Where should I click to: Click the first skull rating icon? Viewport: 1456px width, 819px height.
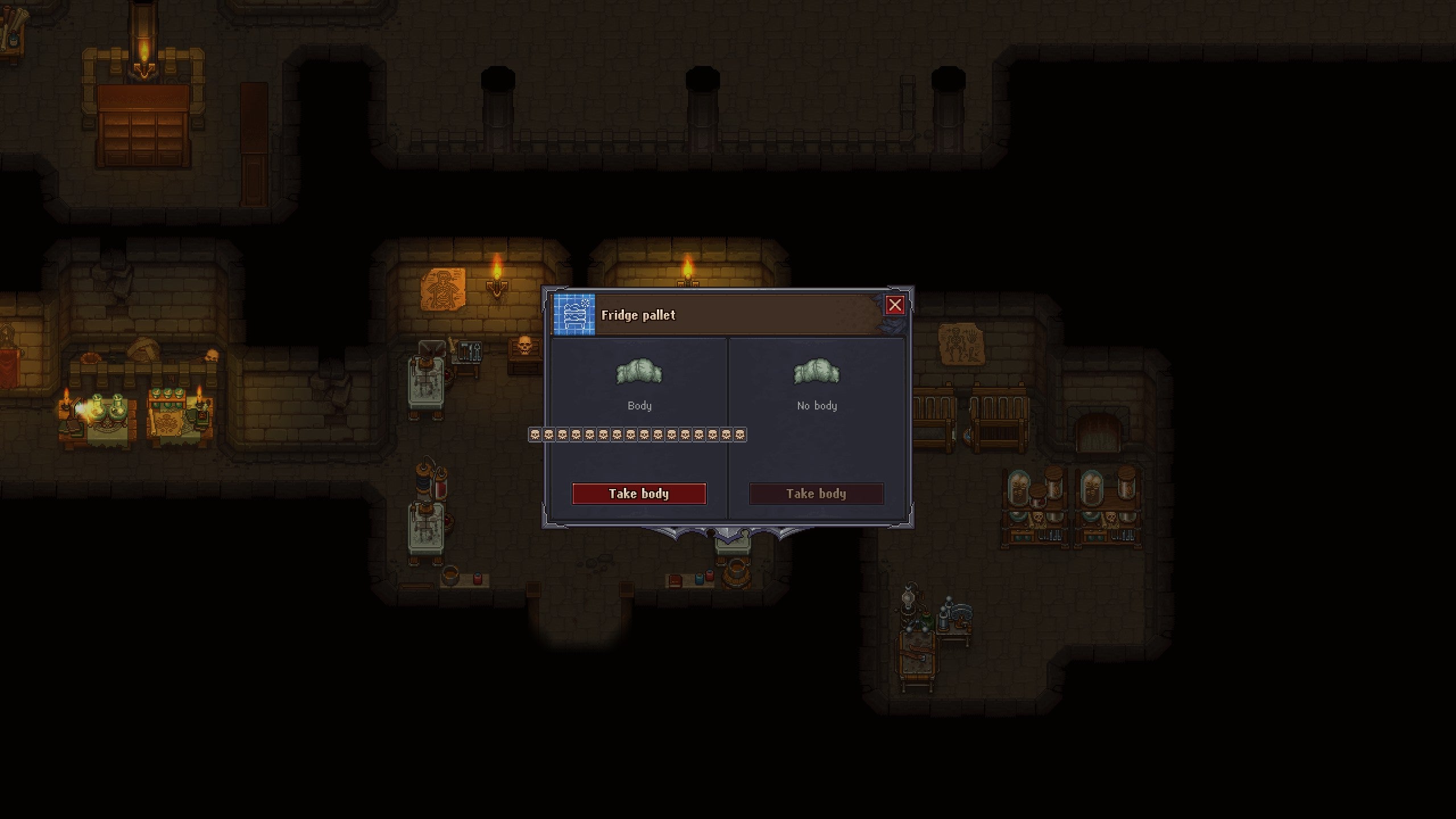tap(535, 435)
